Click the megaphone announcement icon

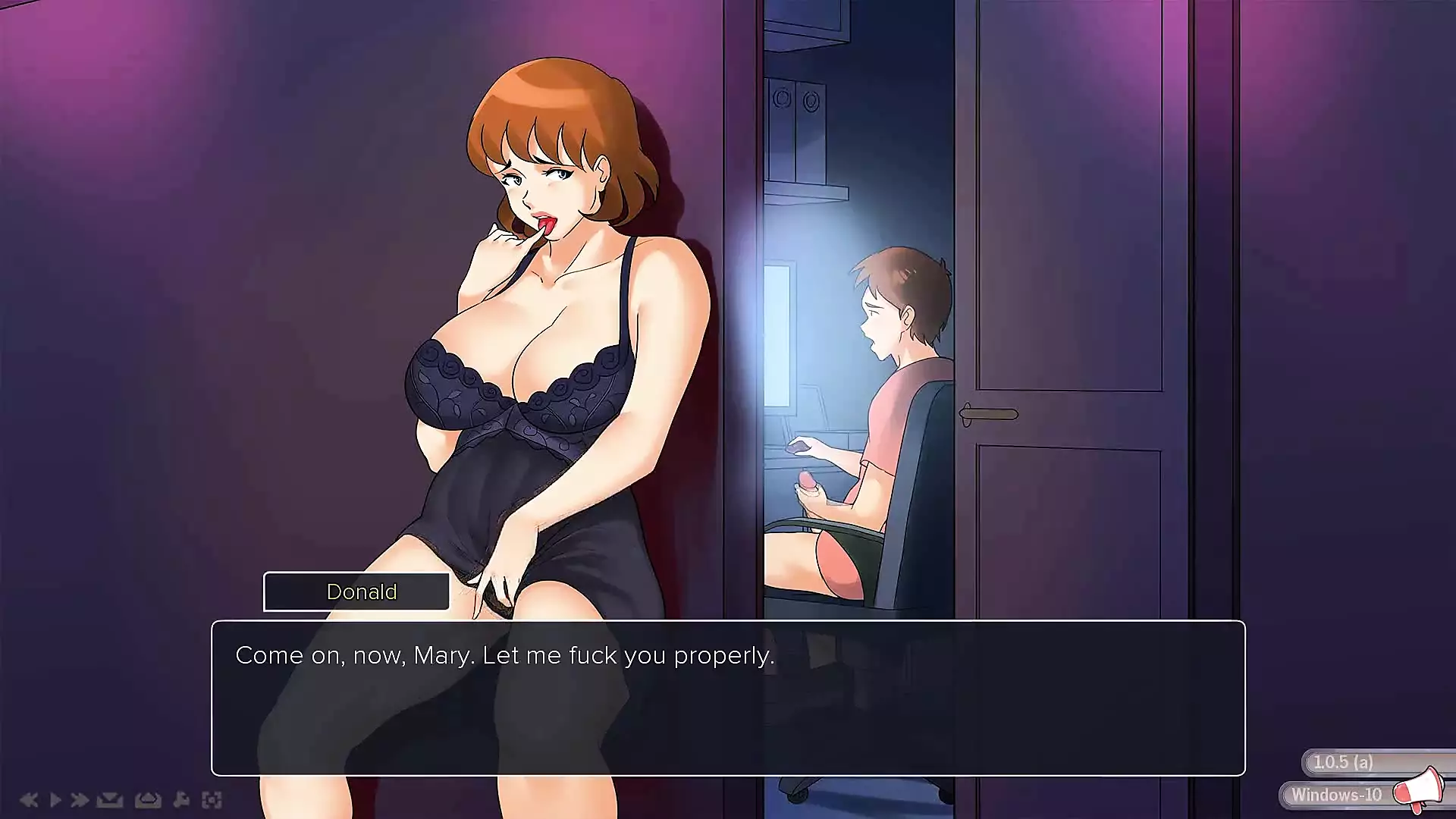pos(1419,789)
